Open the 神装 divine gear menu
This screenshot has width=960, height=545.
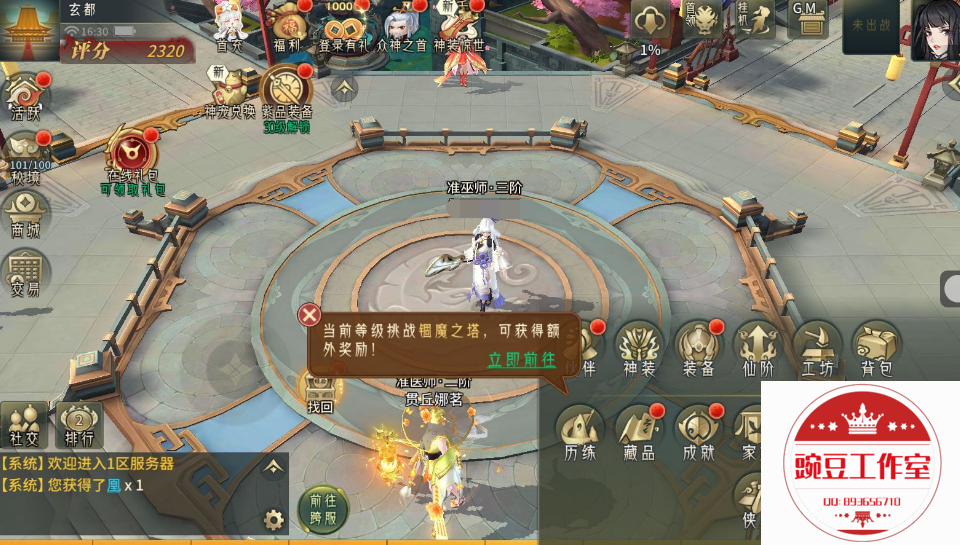click(638, 347)
